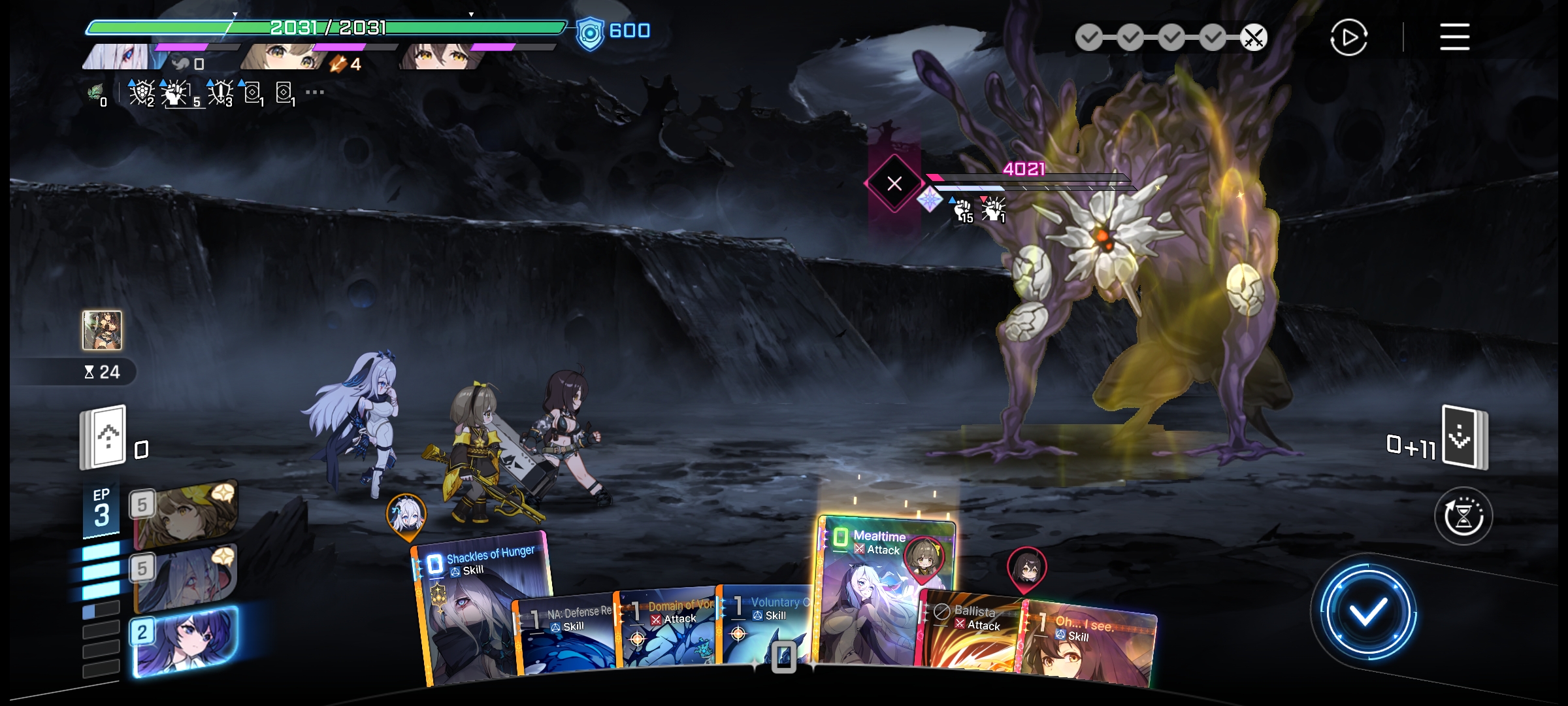Expand the status effects ellipsis
1568x706 pixels.
(x=315, y=92)
